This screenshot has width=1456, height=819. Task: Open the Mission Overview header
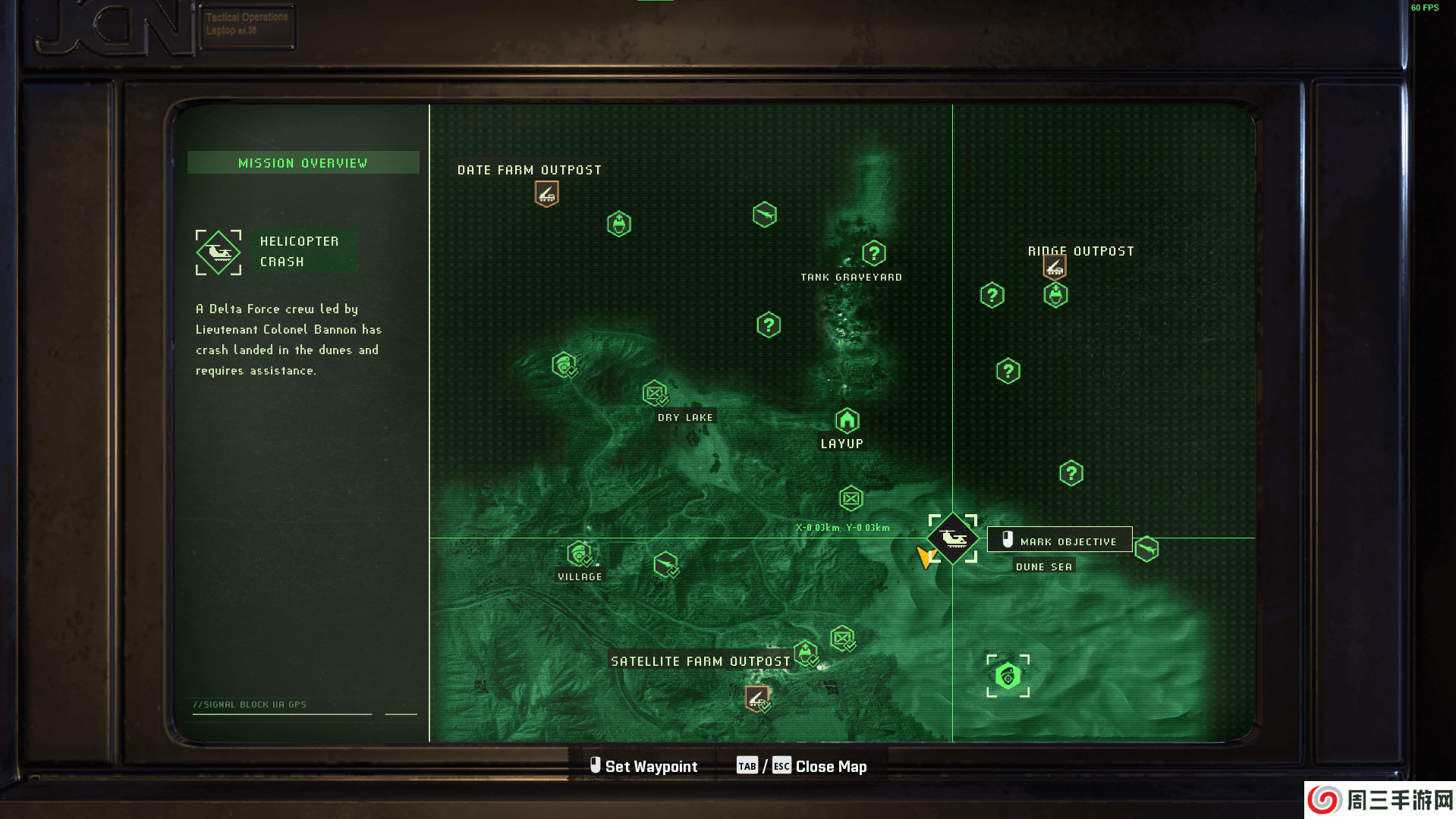pyautogui.click(x=303, y=163)
